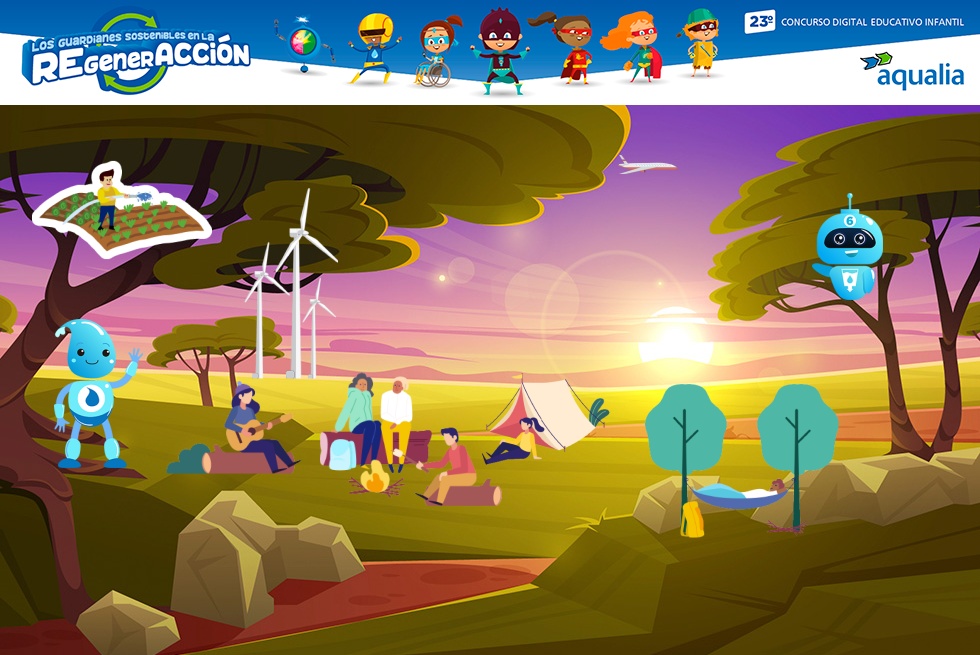Select the orange-haired guardian in the banner
Viewport: 980px width, 655px height.
(636, 46)
